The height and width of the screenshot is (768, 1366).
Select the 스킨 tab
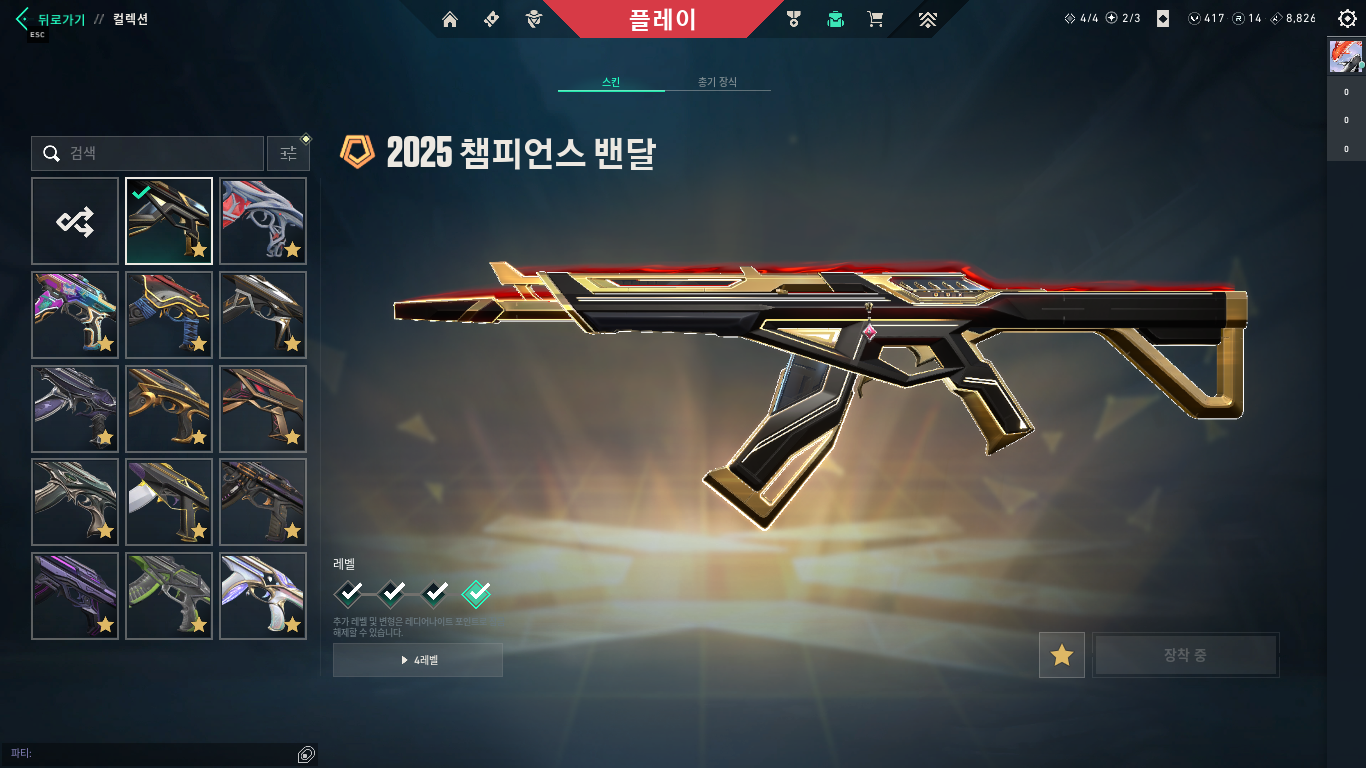611,82
